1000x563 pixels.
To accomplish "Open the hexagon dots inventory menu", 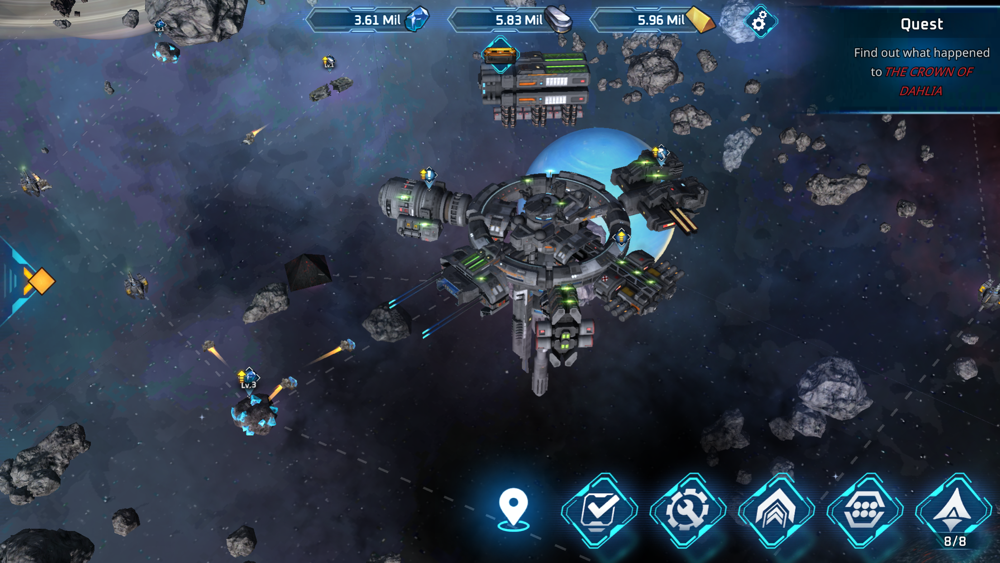I will coord(866,511).
